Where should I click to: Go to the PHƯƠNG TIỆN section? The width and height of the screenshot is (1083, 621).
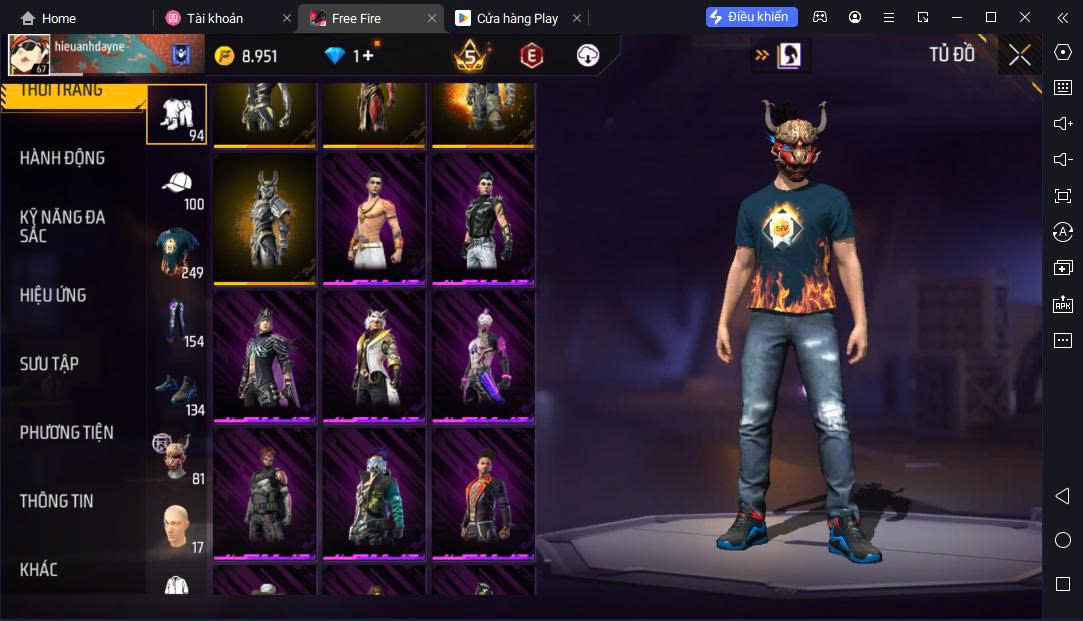point(66,432)
